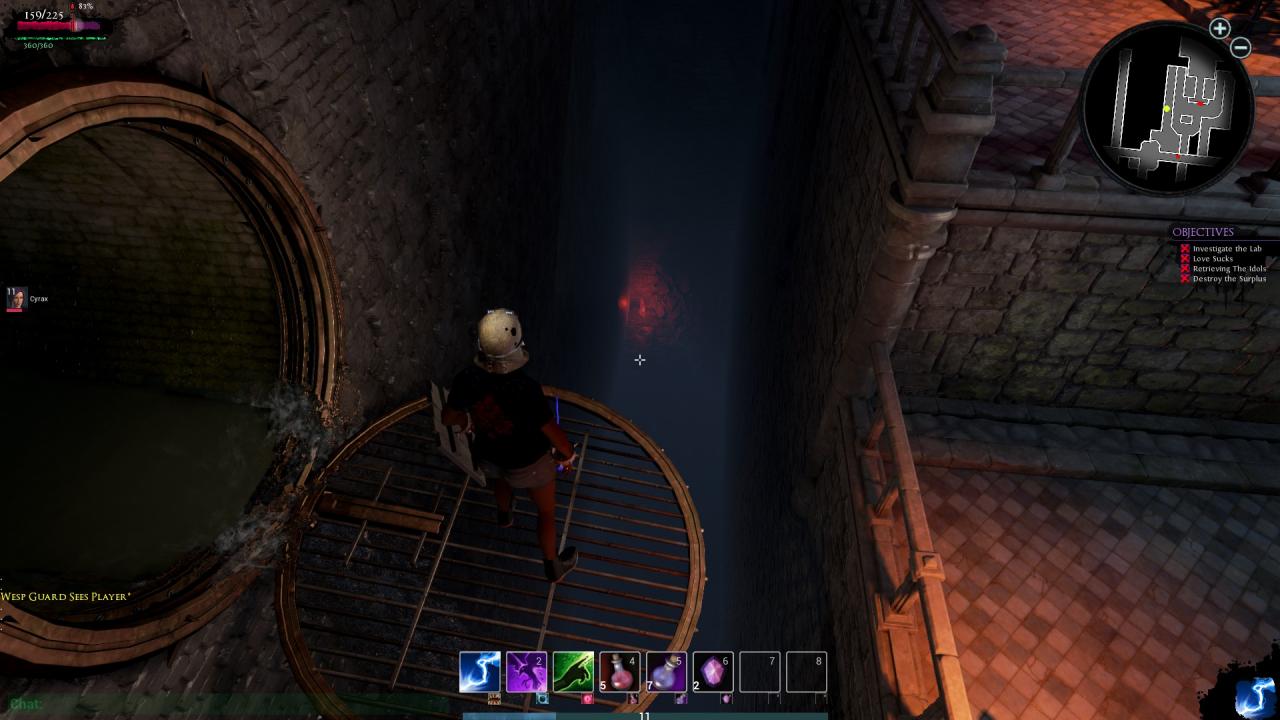Open the lightning spell icon in the corner
1280x720 pixels.
pyautogui.click(x=1254, y=696)
